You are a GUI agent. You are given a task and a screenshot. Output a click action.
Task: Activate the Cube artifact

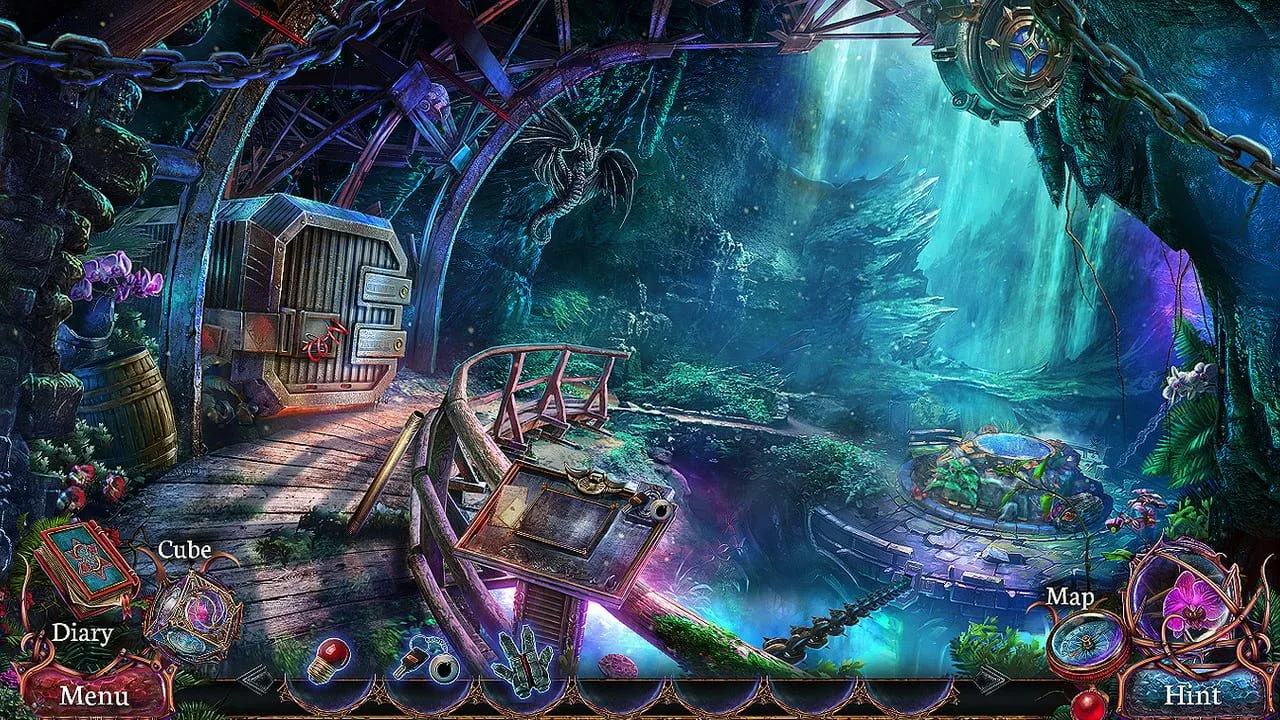(x=191, y=613)
